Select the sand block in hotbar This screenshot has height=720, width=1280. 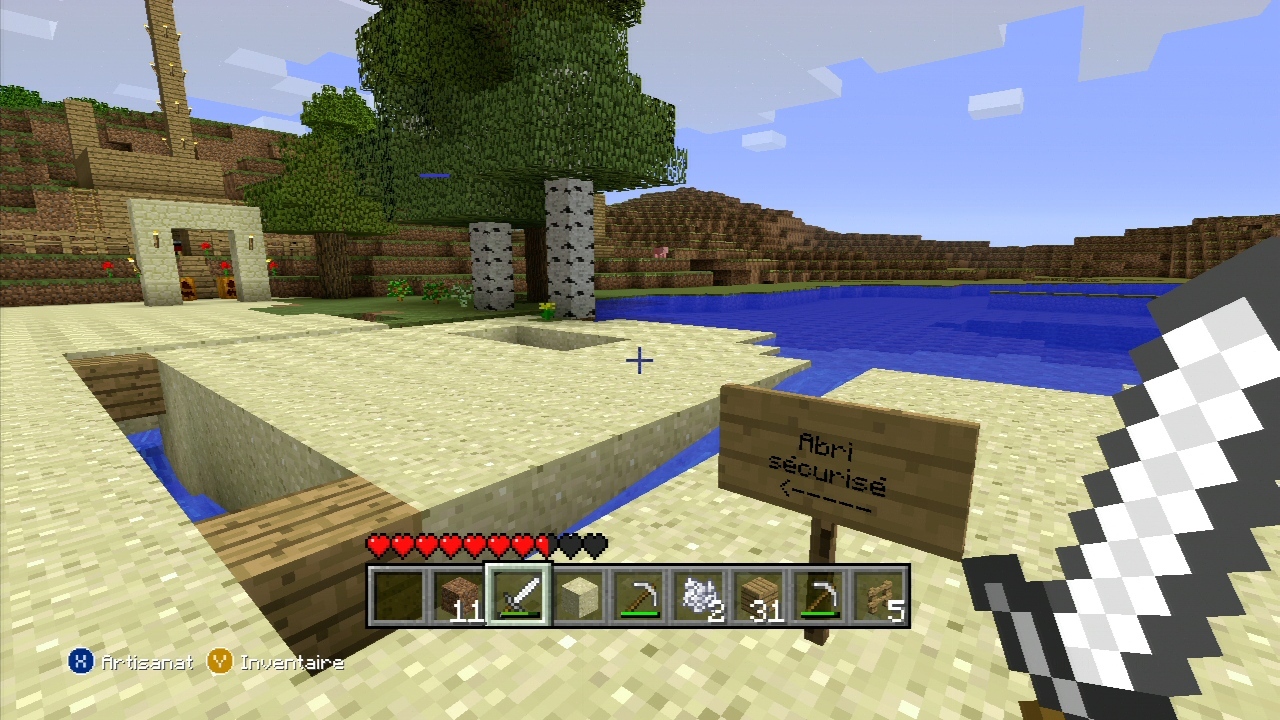pos(578,597)
